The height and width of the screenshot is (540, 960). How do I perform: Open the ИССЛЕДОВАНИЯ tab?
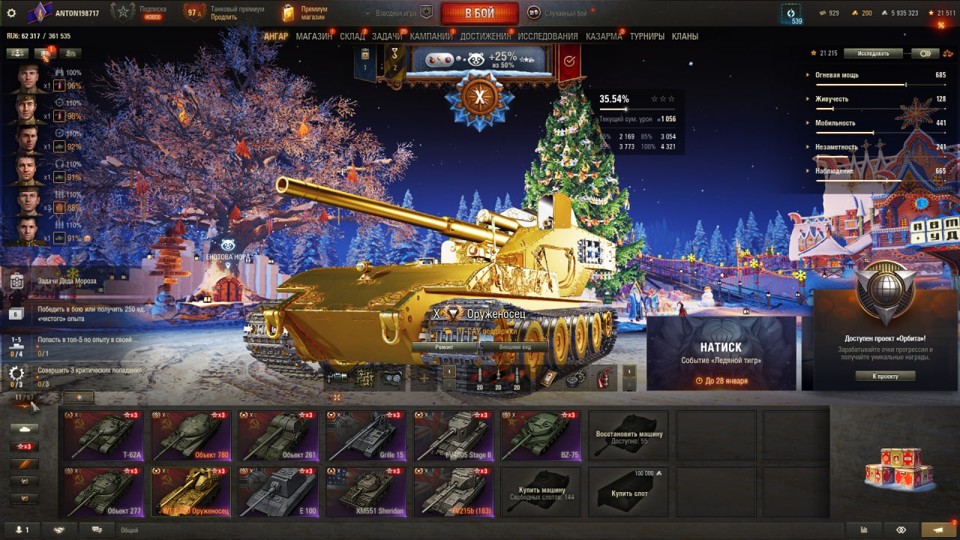coord(547,37)
